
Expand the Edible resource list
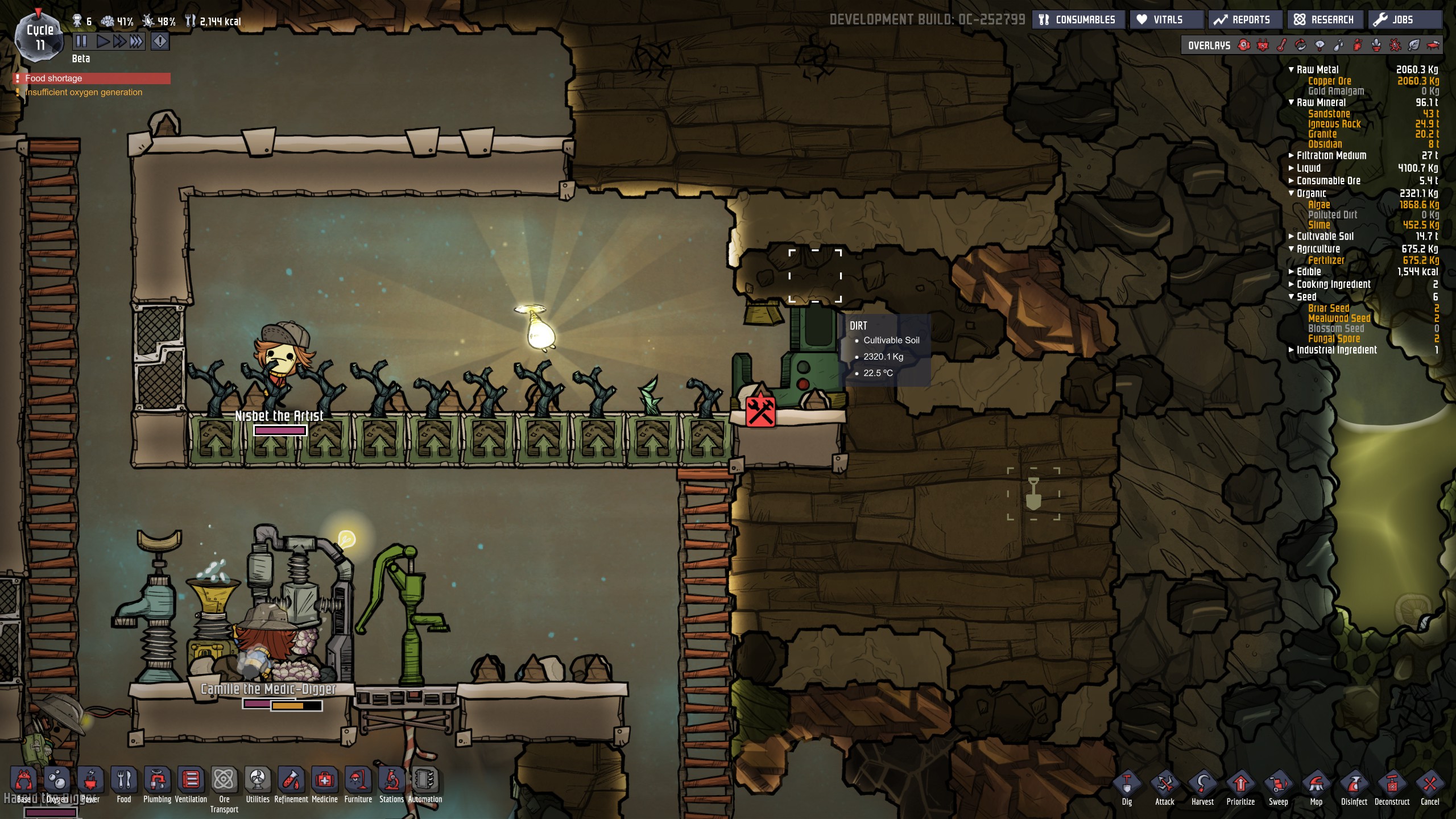(x=1292, y=271)
